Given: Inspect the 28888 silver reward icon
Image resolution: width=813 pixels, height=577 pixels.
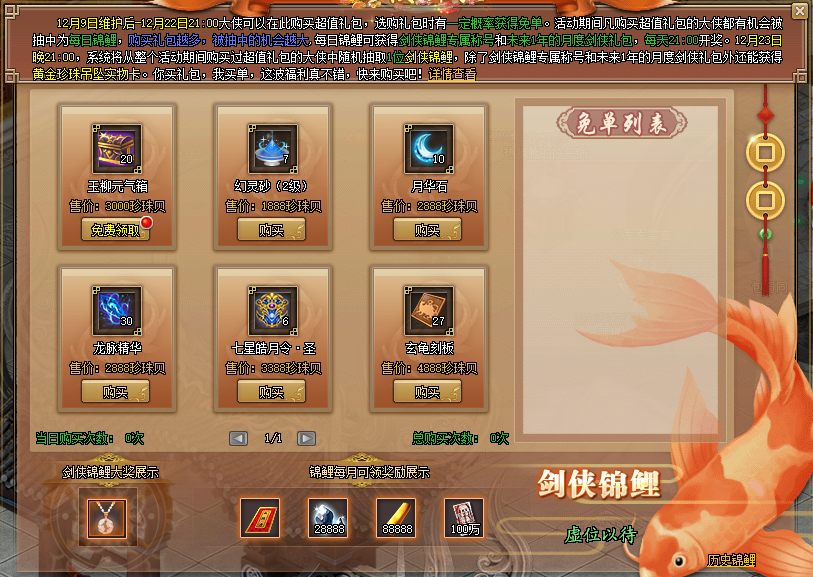Looking at the screenshot, I should click(x=327, y=517).
